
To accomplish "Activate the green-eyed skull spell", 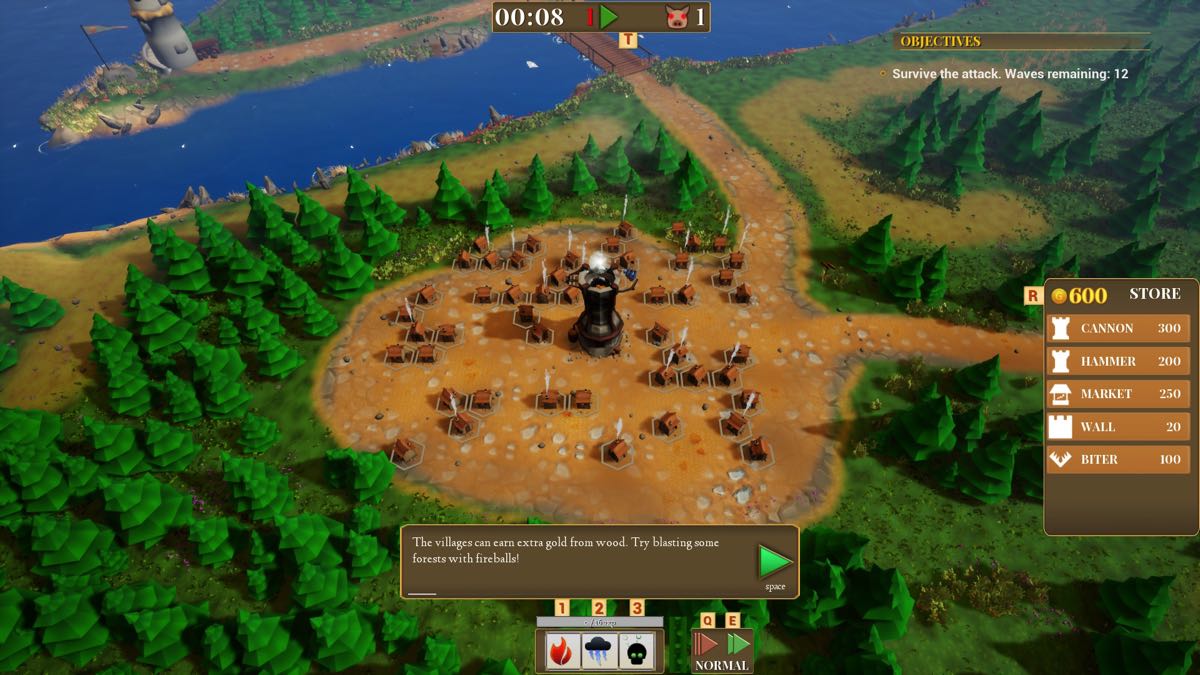I will coord(637,651).
